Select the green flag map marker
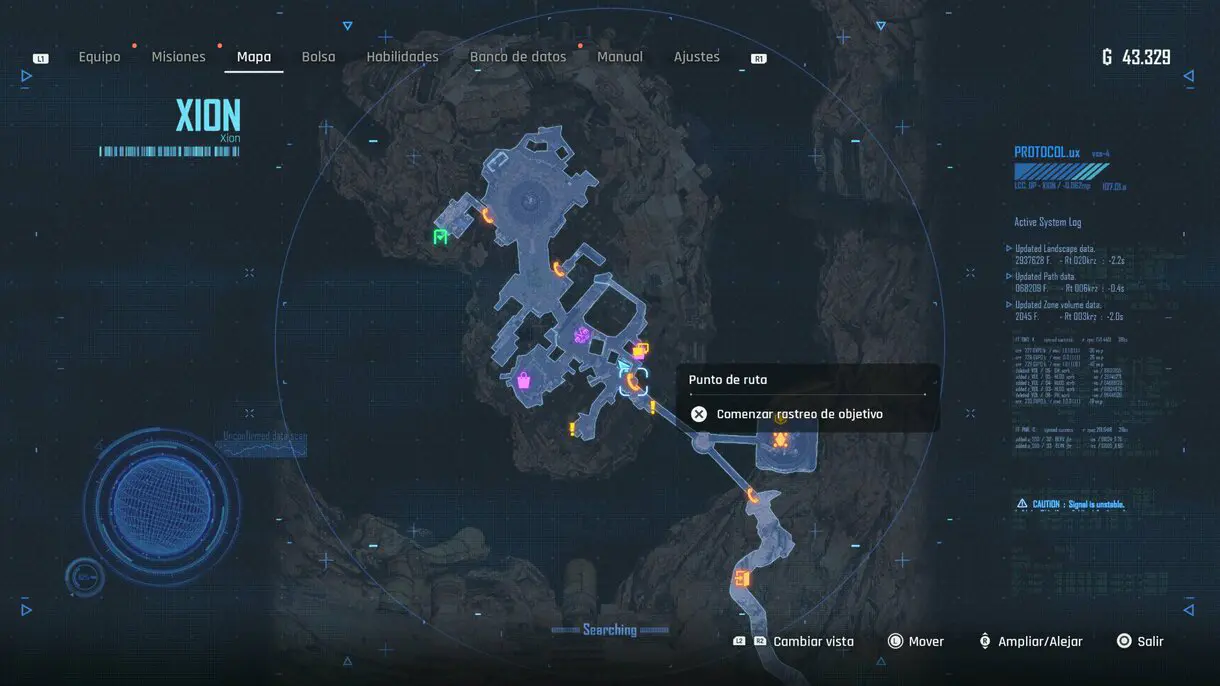 click(x=440, y=237)
